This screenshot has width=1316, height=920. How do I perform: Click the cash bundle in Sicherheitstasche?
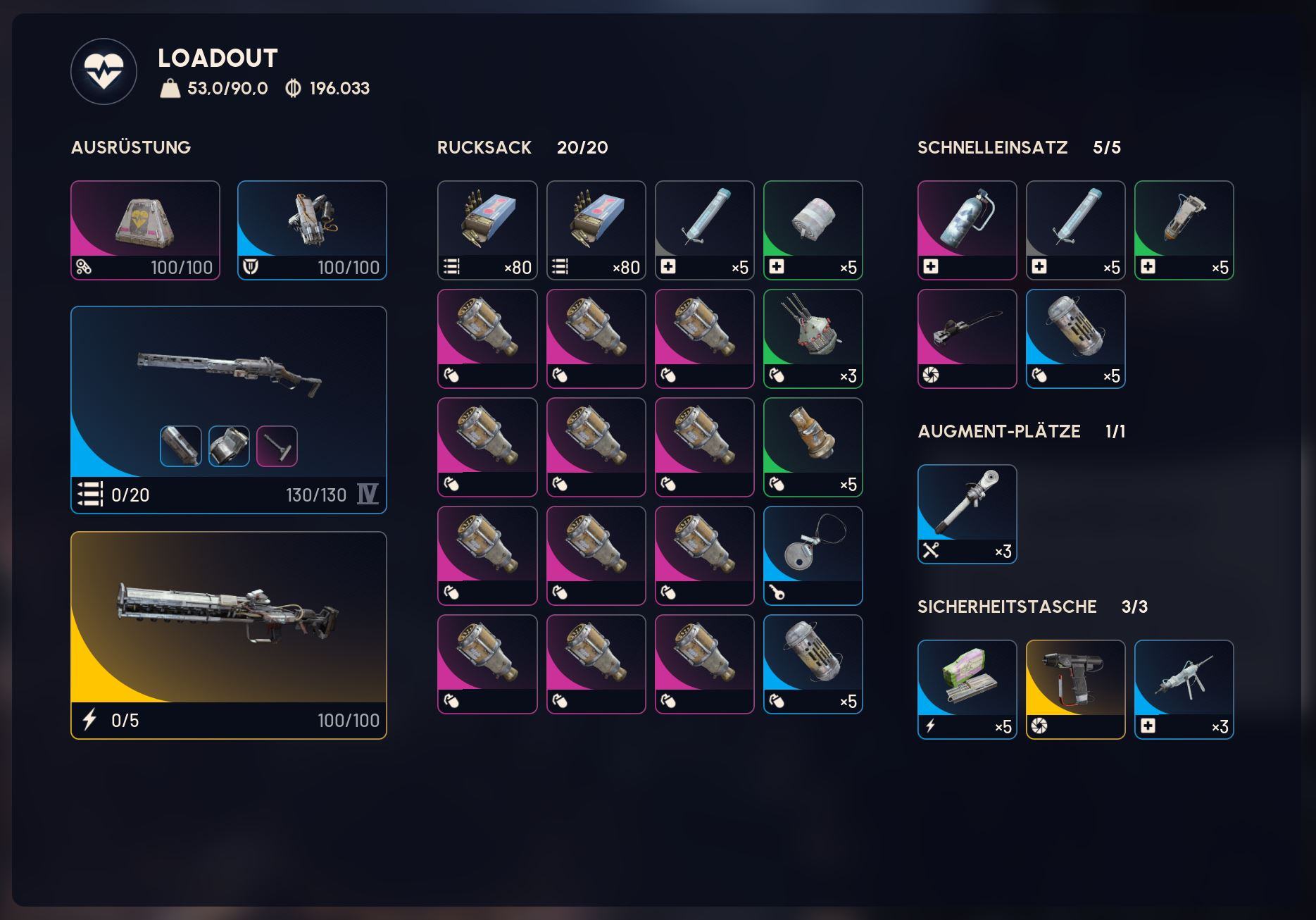[x=966, y=683]
